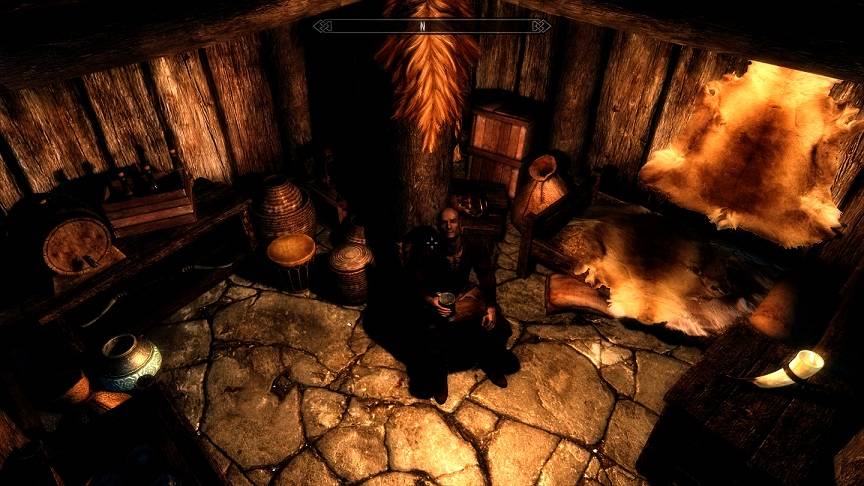The height and width of the screenshot is (486, 864).
Task: Click the compass bar showing North
Action: tap(431, 25)
